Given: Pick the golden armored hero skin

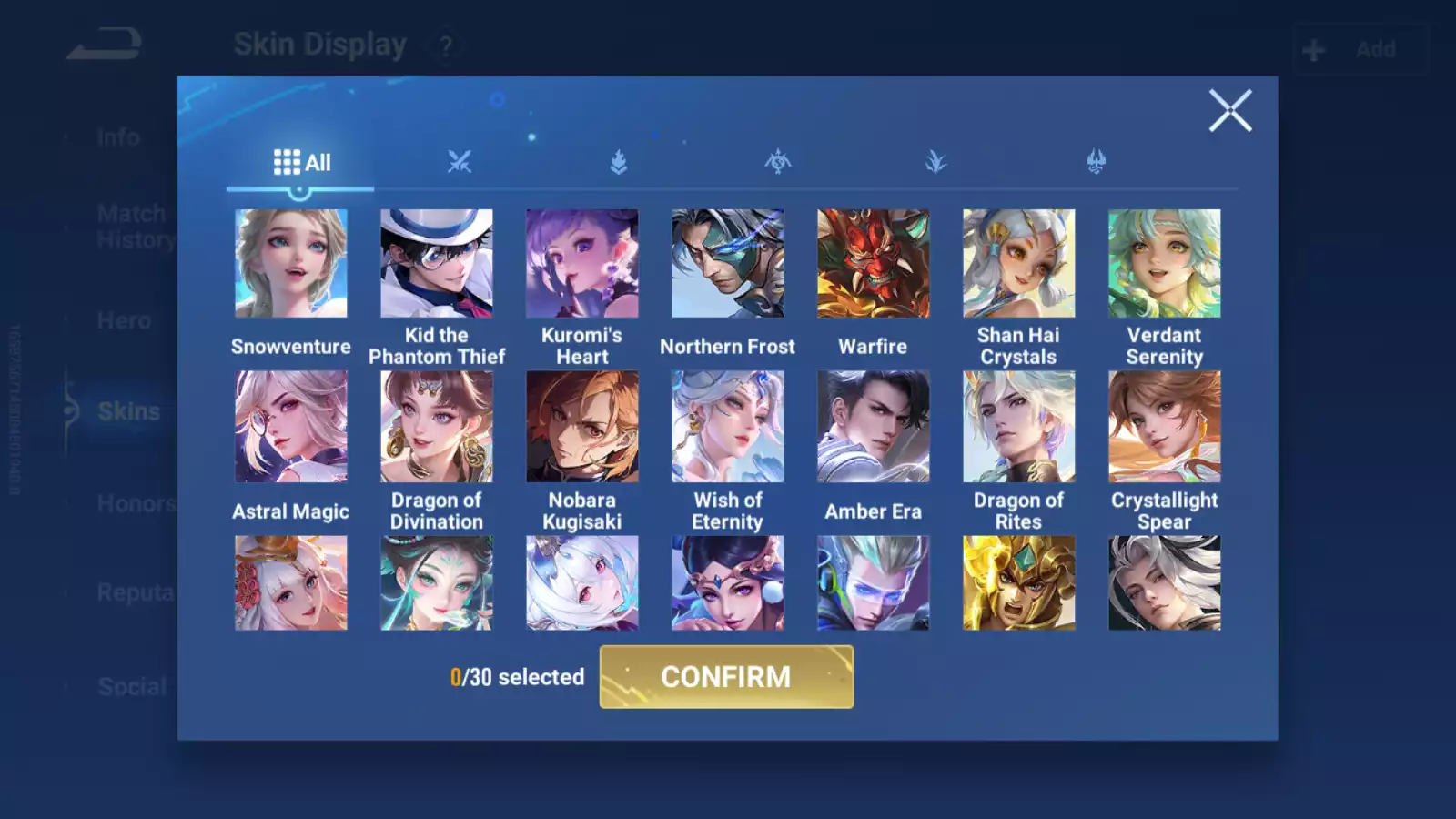Looking at the screenshot, I should click(x=1019, y=583).
